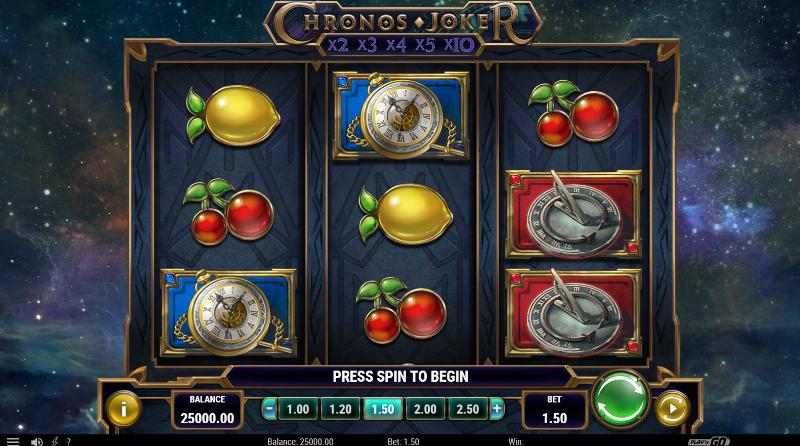Decrease the bet with the minus button
800x446 pixels.
pos(270,409)
